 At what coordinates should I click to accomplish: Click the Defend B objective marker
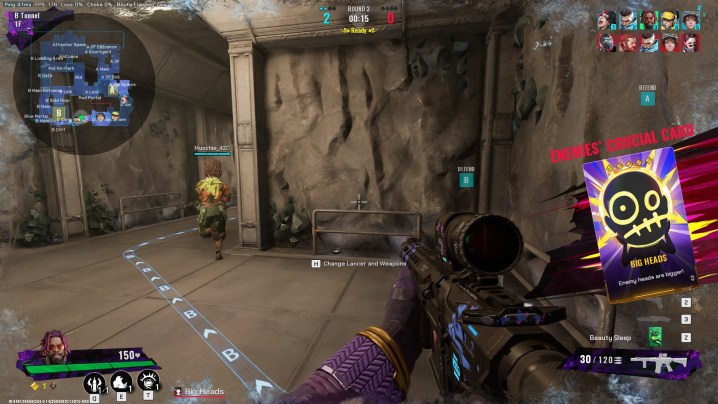pos(465,180)
